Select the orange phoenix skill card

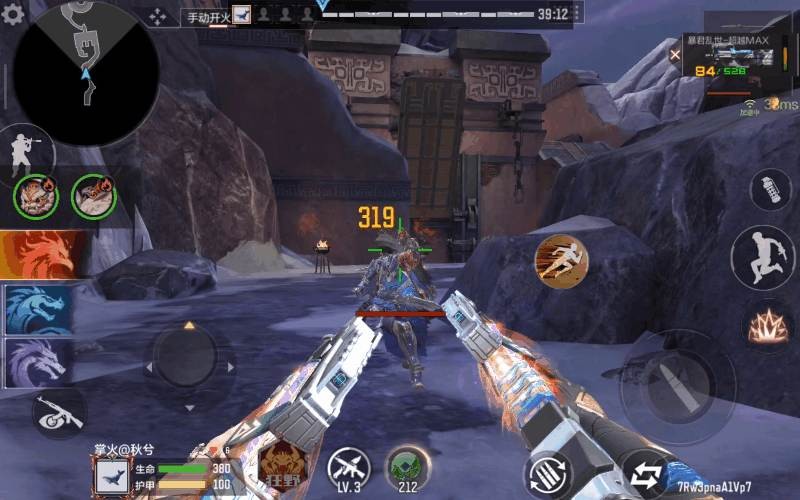(40, 254)
